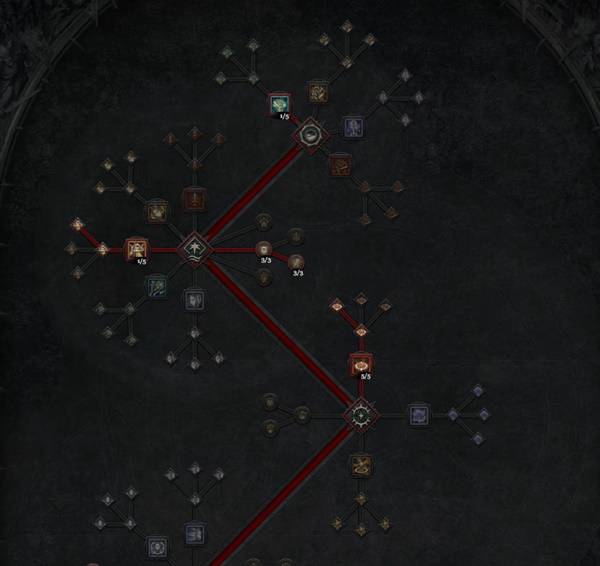Choose the golden swirl skill node
Viewport: 600px width, 566px height.
361,464
